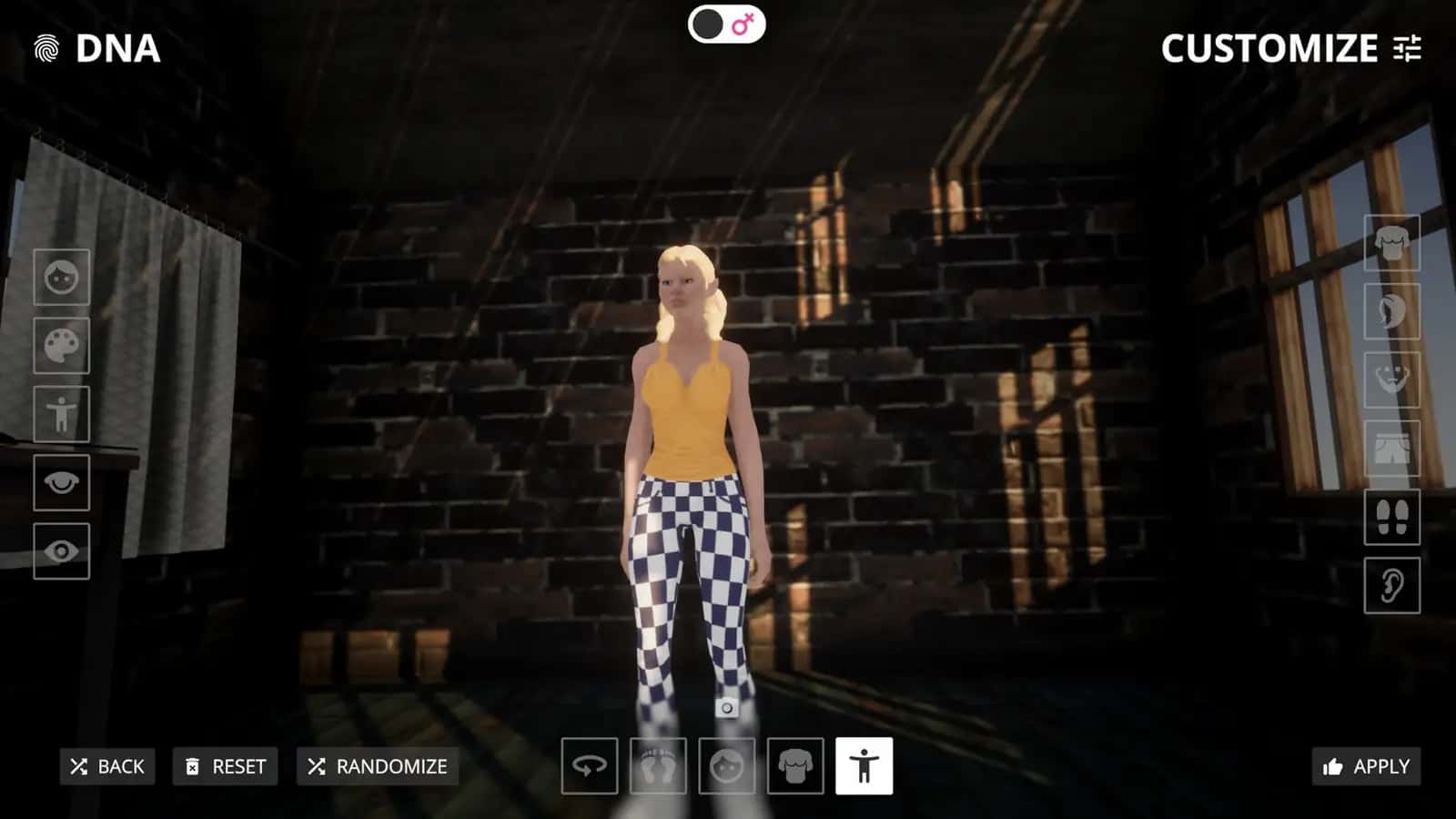The image size is (1456, 819).
Task: Open the shoes customization icon
Action: pyautogui.click(x=1393, y=516)
